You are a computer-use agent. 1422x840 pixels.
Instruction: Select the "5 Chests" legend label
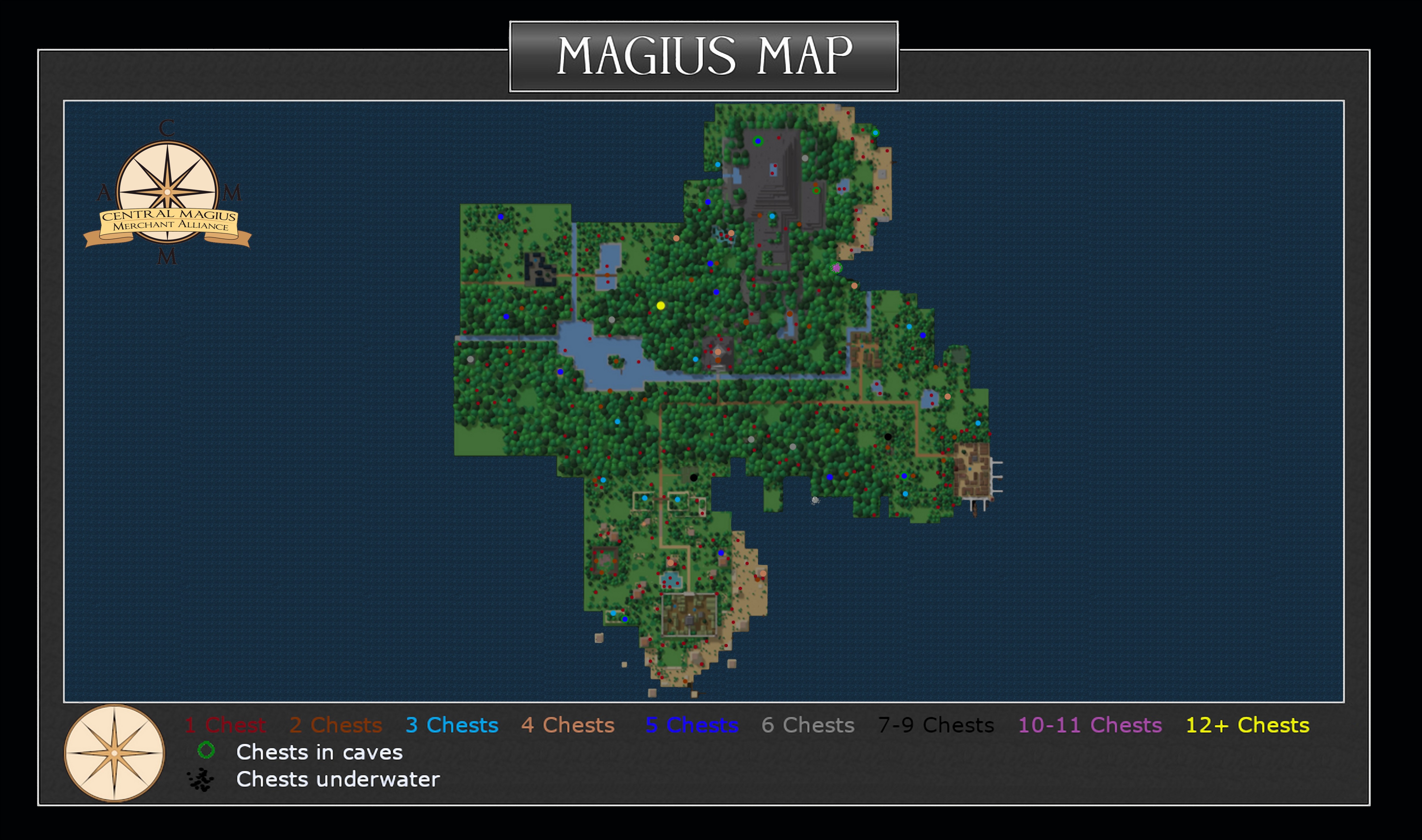(692, 725)
